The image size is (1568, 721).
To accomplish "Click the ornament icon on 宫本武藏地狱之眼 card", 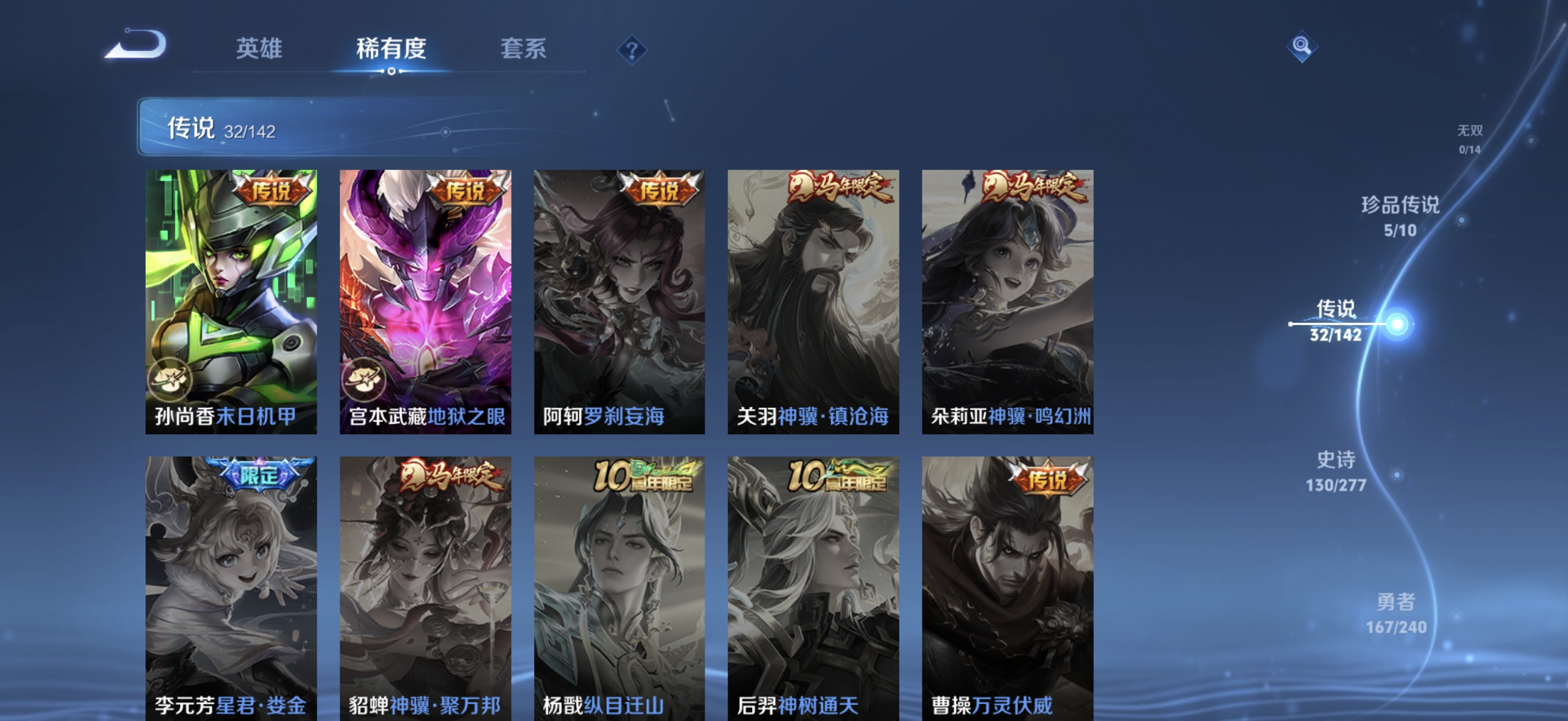I will (366, 379).
